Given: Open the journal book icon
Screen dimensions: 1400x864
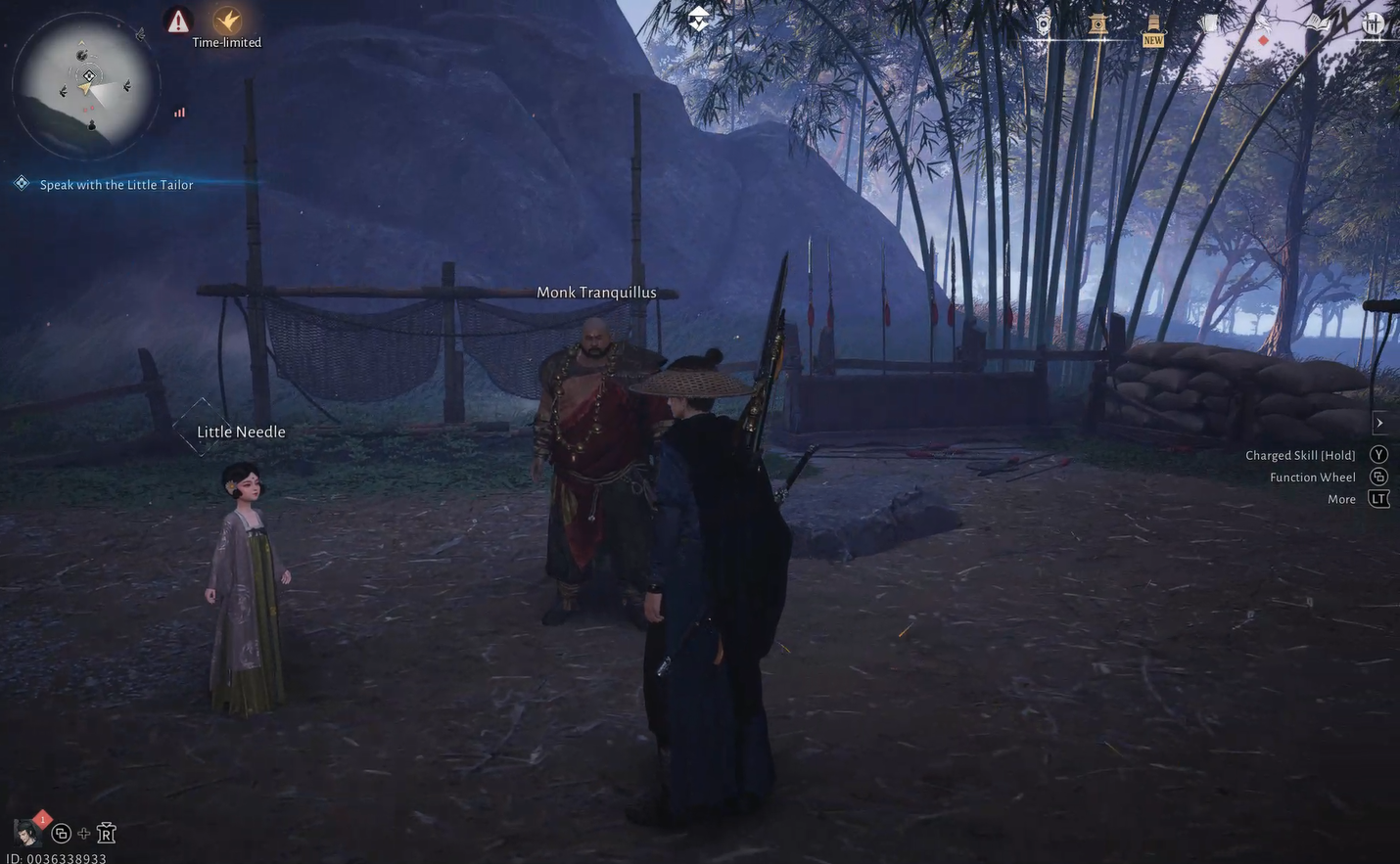Looking at the screenshot, I should [1317, 22].
